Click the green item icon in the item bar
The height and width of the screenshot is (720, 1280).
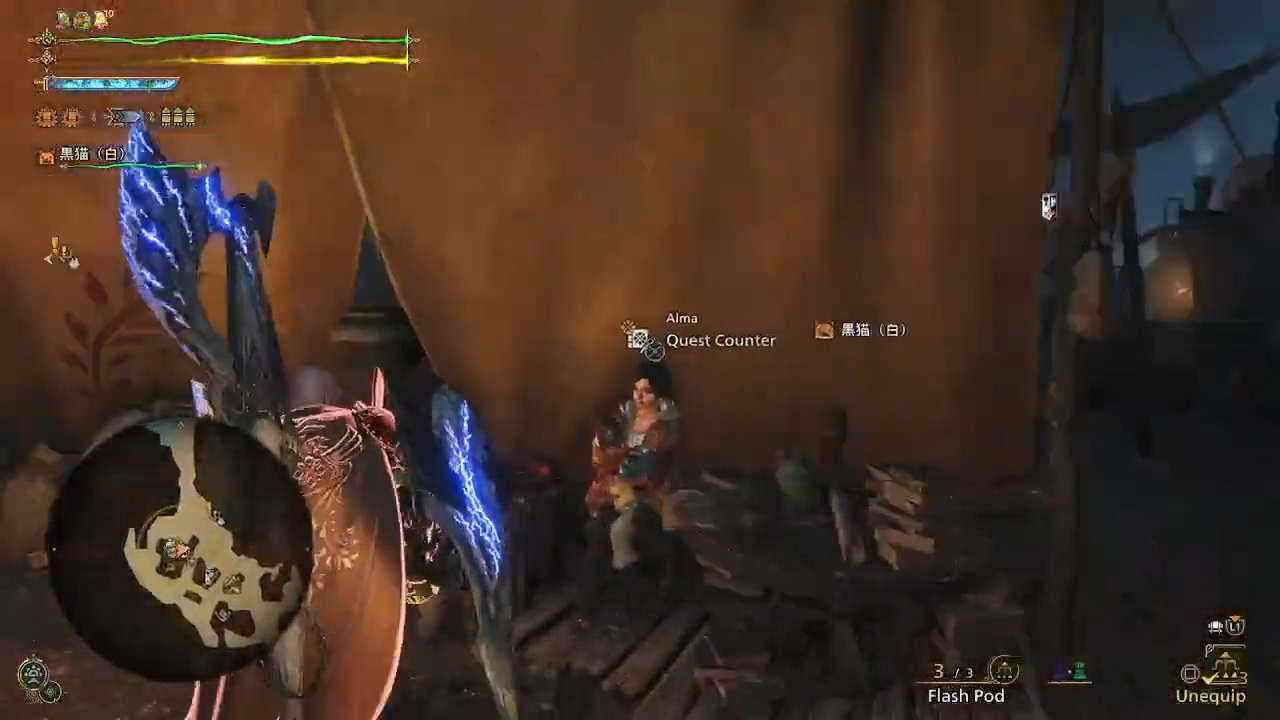pos(1081,670)
